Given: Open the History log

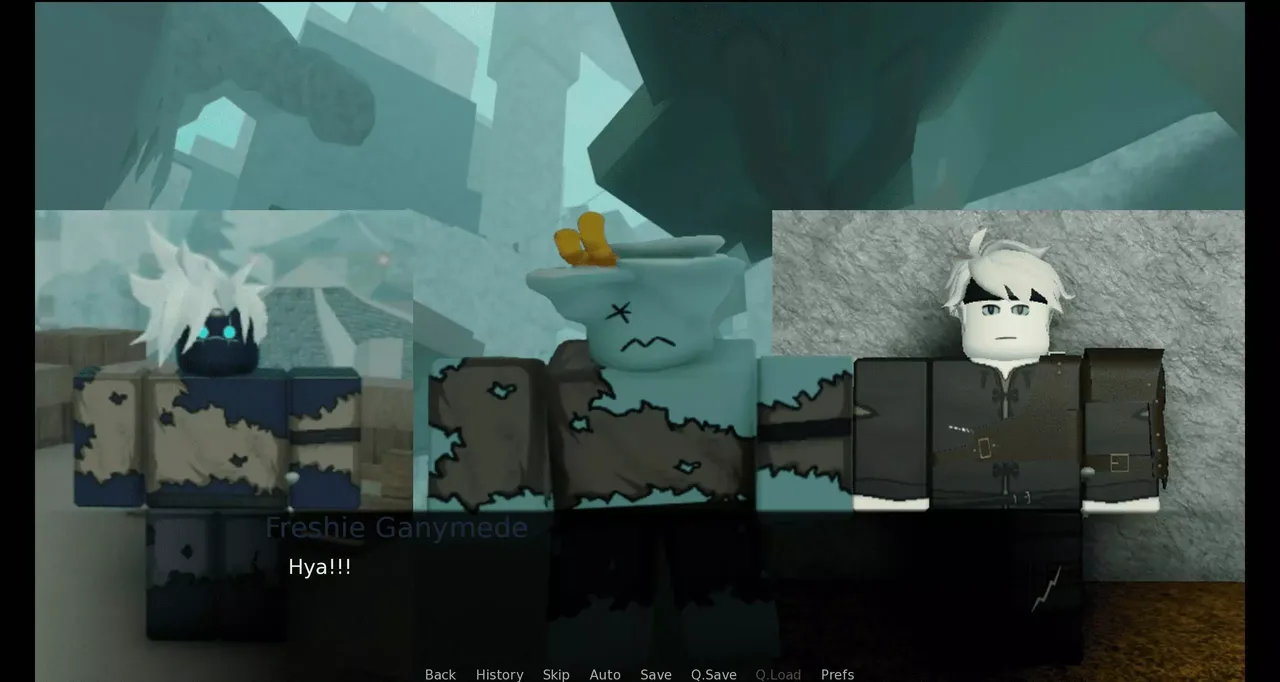Looking at the screenshot, I should pyautogui.click(x=499, y=674).
